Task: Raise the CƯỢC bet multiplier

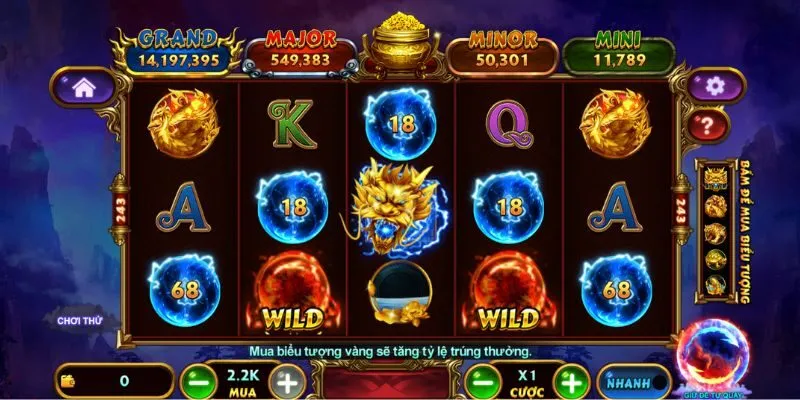Action: (571, 381)
